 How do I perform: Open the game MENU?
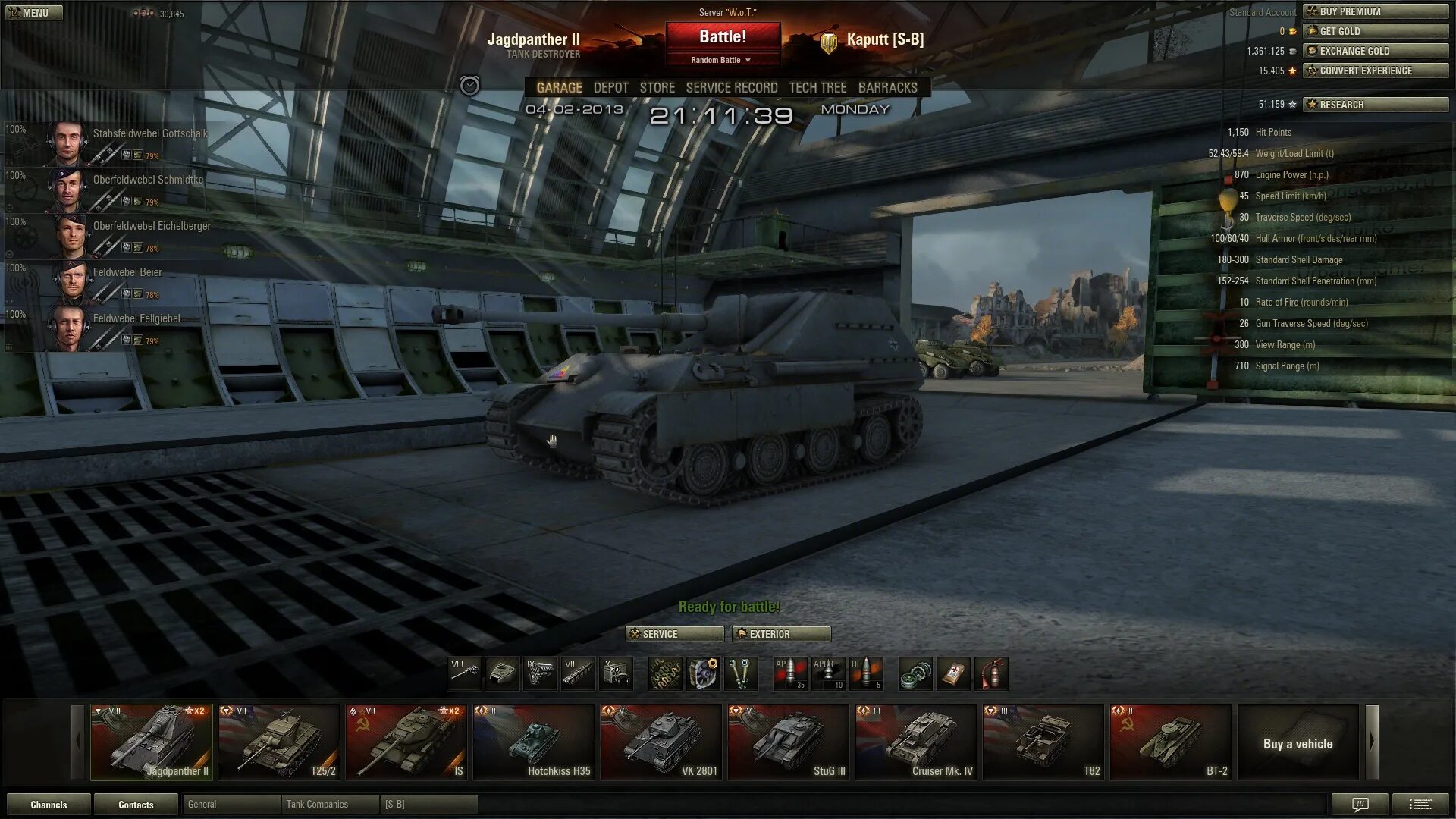[x=34, y=13]
